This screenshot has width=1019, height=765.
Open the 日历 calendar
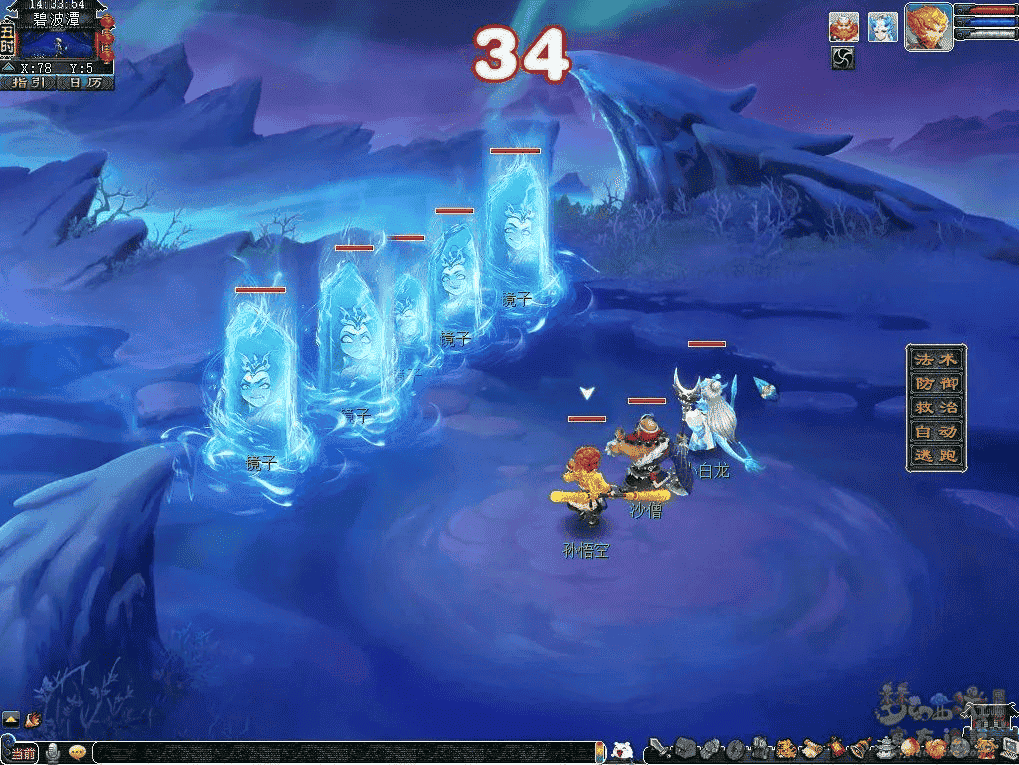(86, 83)
